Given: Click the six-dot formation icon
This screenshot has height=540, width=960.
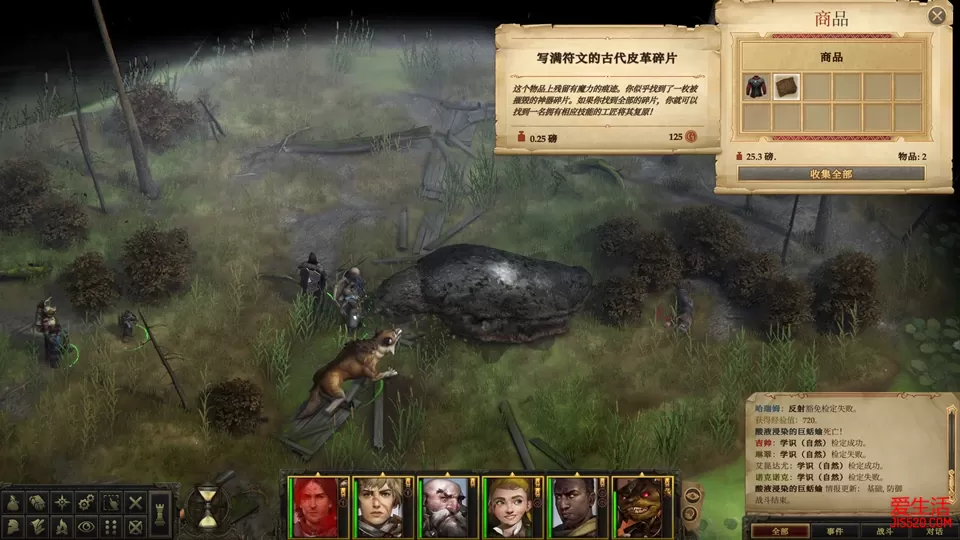Looking at the screenshot, I should point(111,526).
